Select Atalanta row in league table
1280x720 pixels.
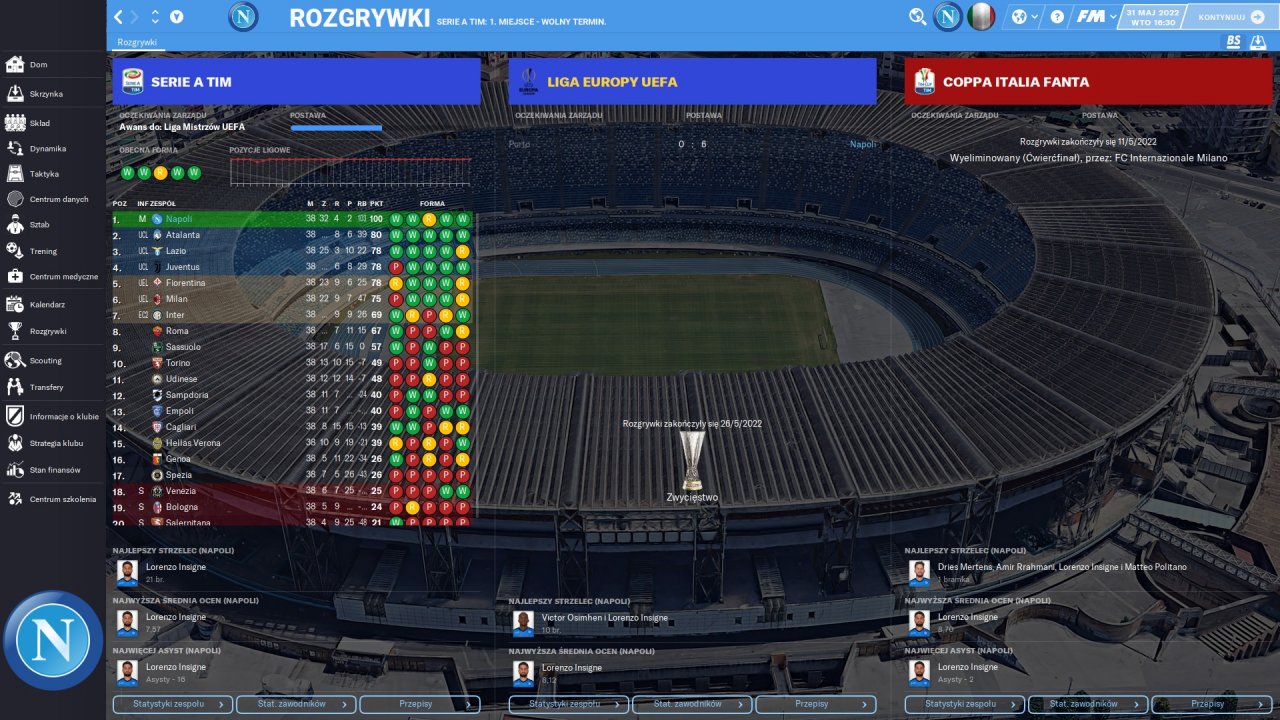tap(183, 235)
